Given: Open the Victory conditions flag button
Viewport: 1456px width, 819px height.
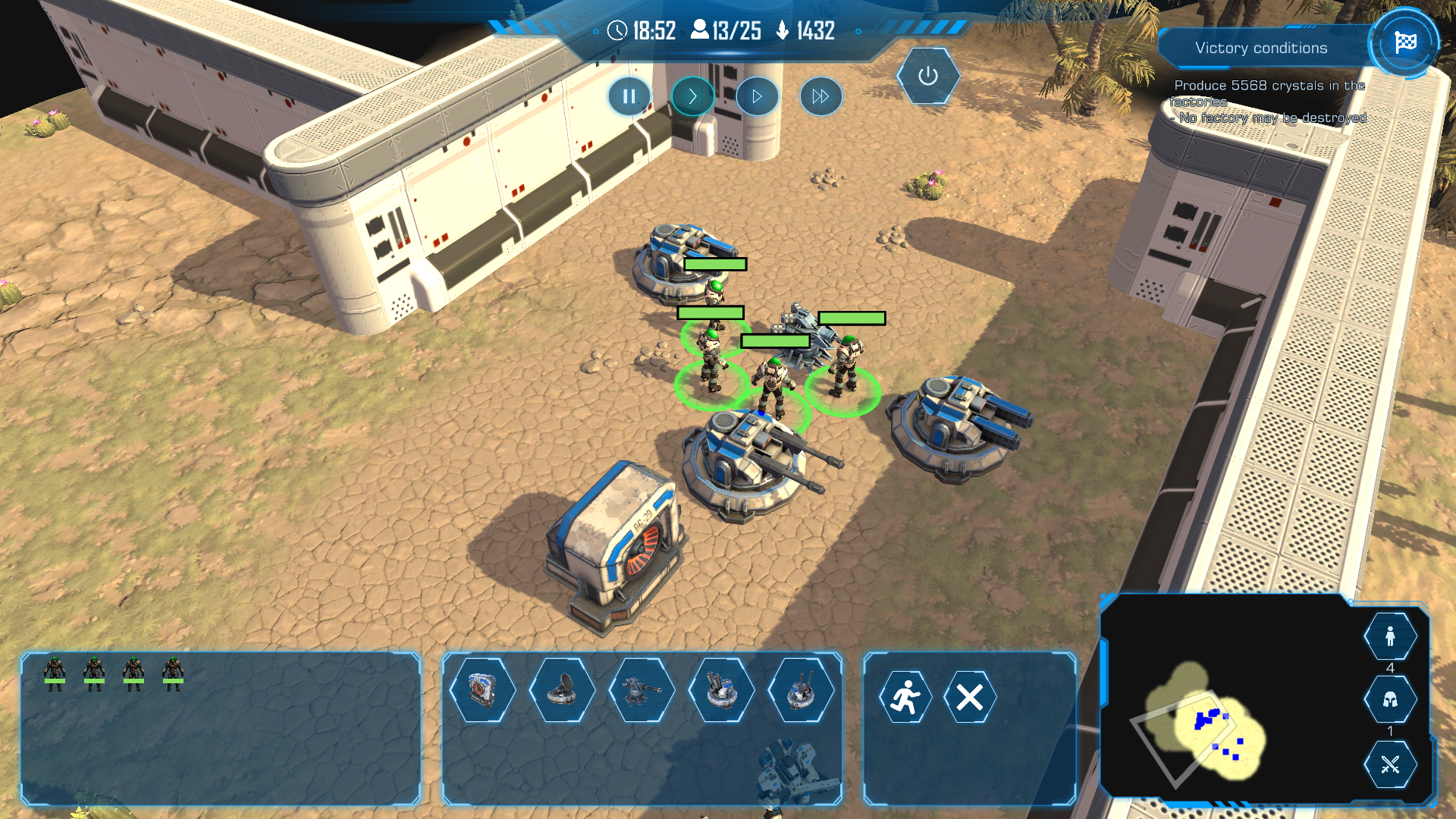Looking at the screenshot, I should click(x=1404, y=42).
